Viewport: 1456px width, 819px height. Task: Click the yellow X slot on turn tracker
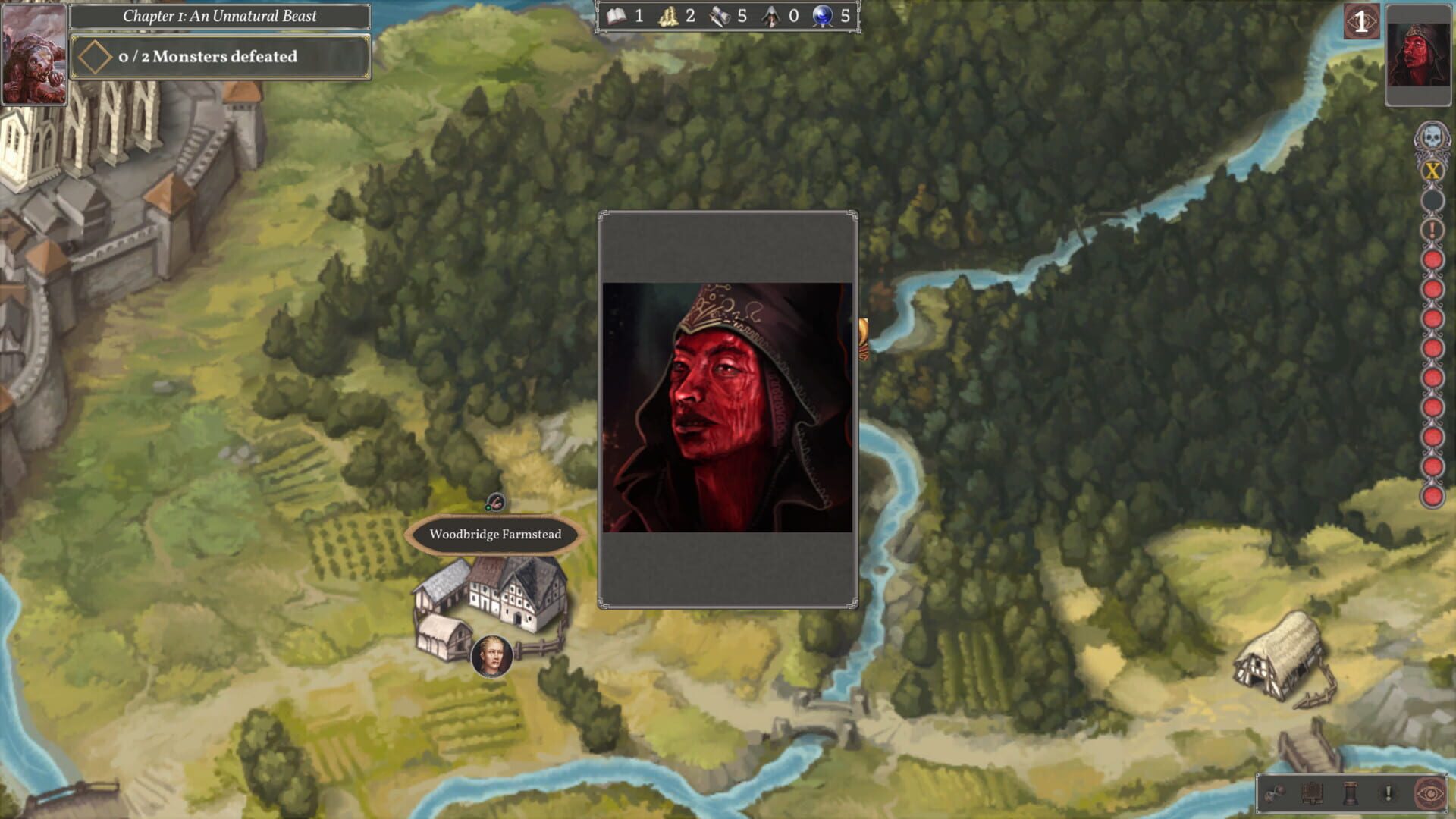pyautogui.click(x=1432, y=171)
